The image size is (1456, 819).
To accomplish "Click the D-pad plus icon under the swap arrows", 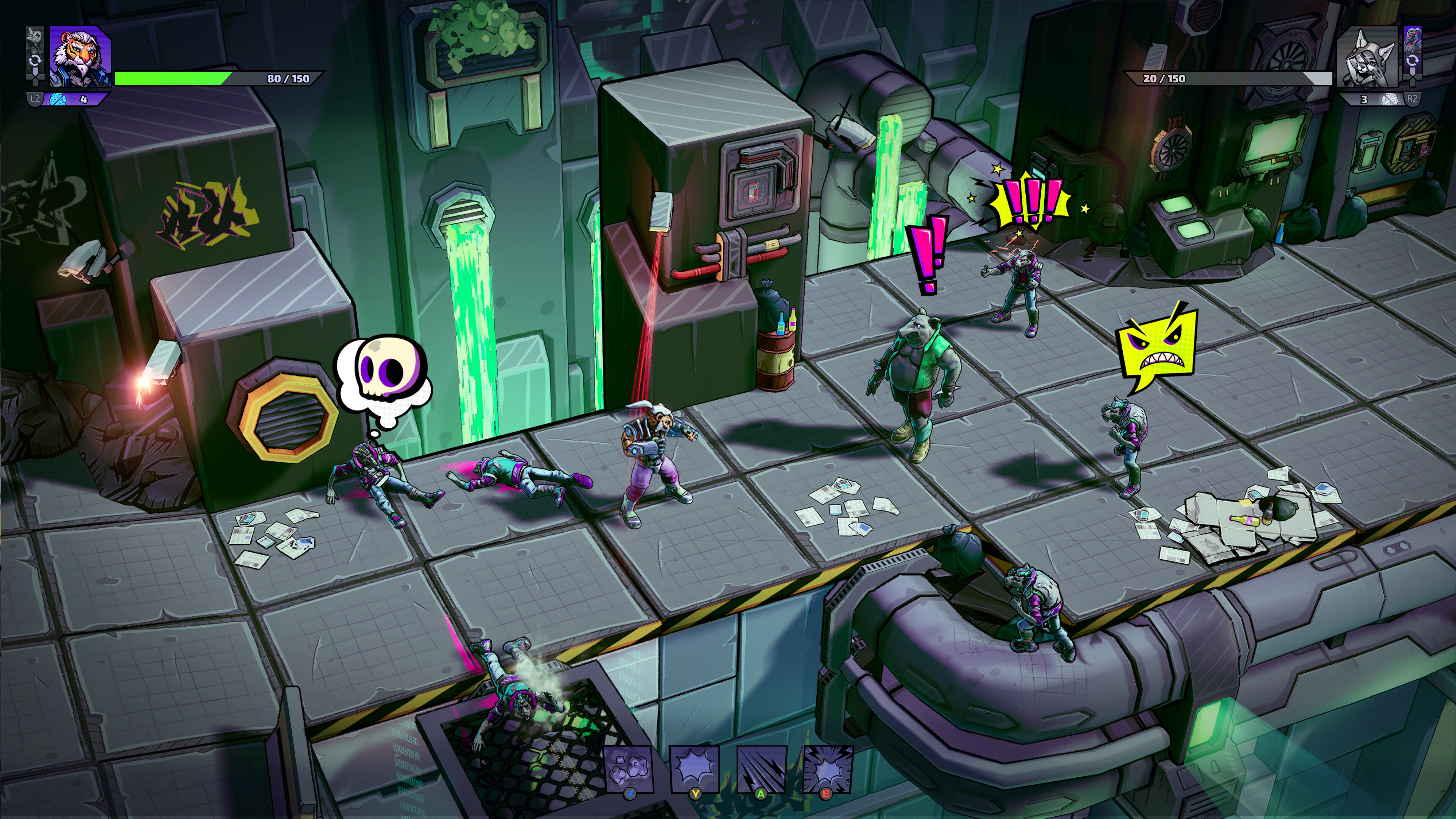I will (35, 77).
